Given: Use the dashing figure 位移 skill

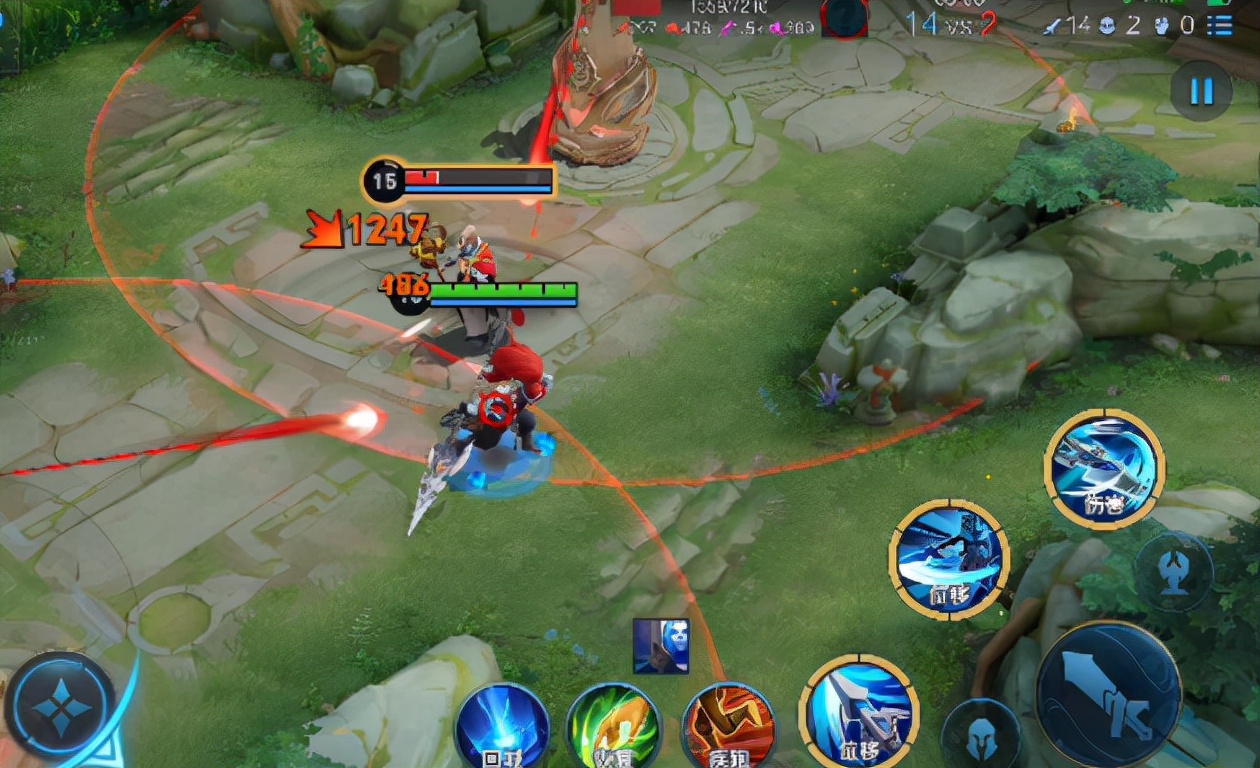Looking at the screenshot, I should [x=948, y=558].
